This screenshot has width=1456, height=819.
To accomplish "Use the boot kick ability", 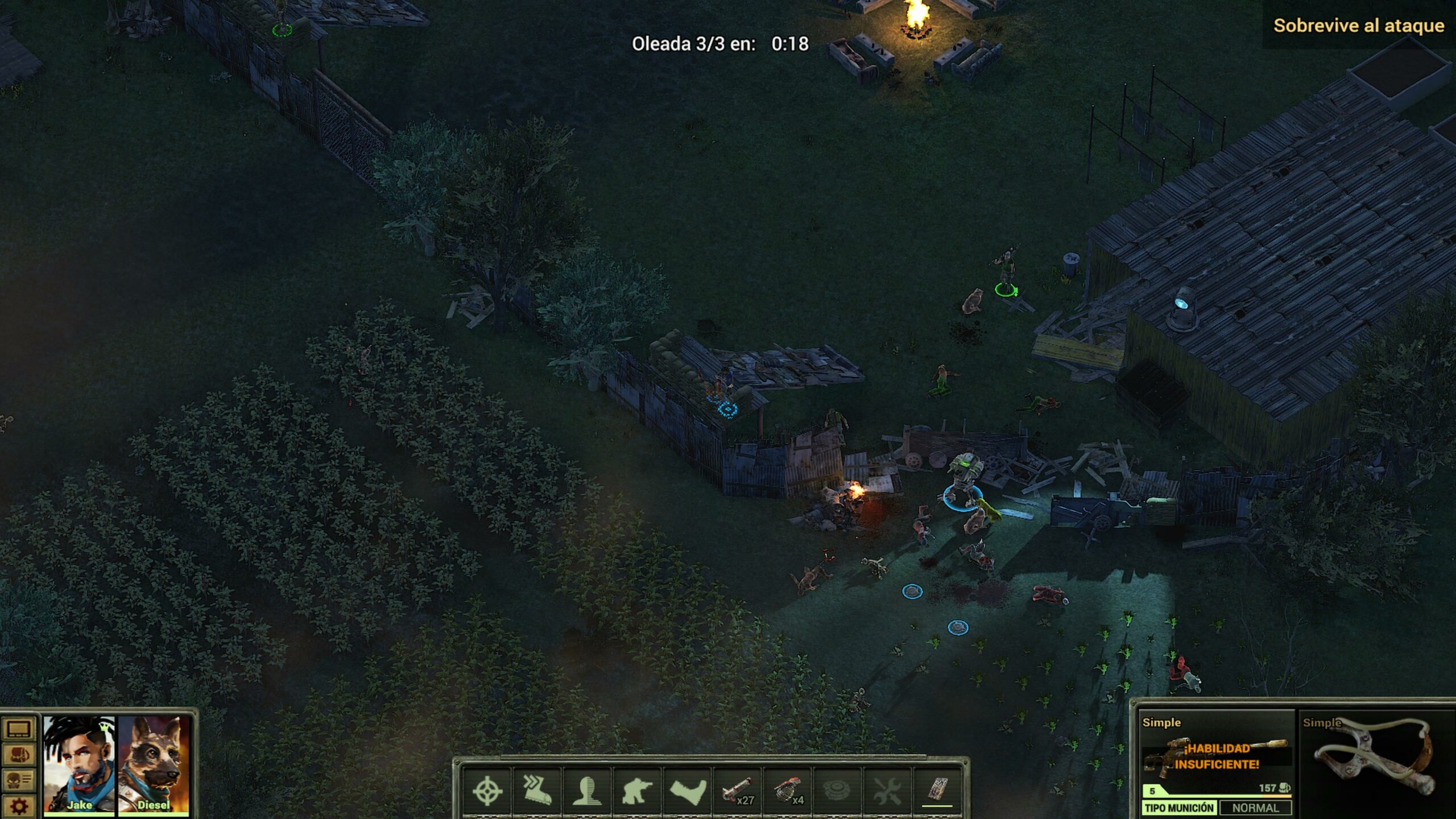I will tap(687, 791).
